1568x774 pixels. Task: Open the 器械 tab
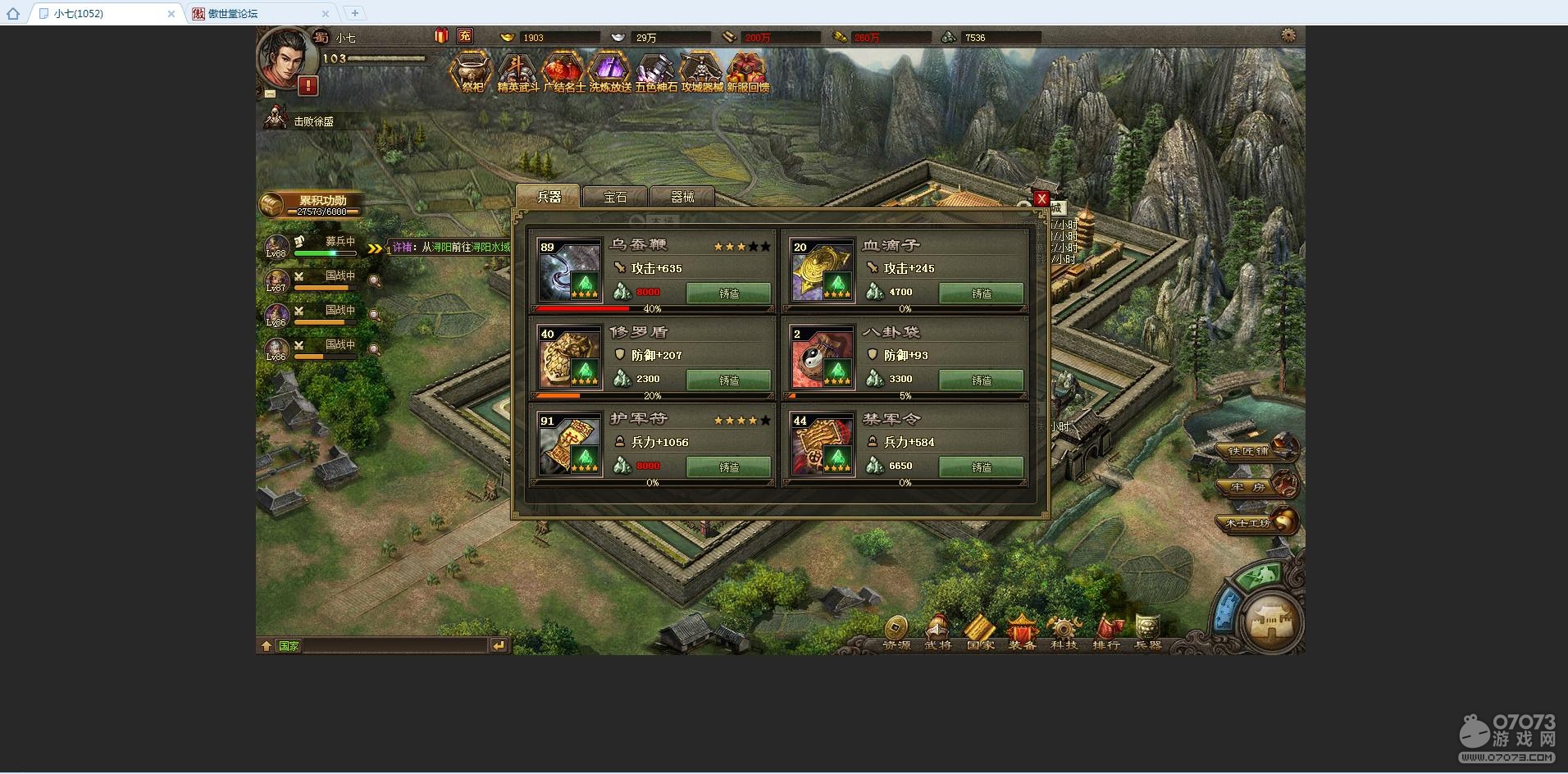(682, 197)
